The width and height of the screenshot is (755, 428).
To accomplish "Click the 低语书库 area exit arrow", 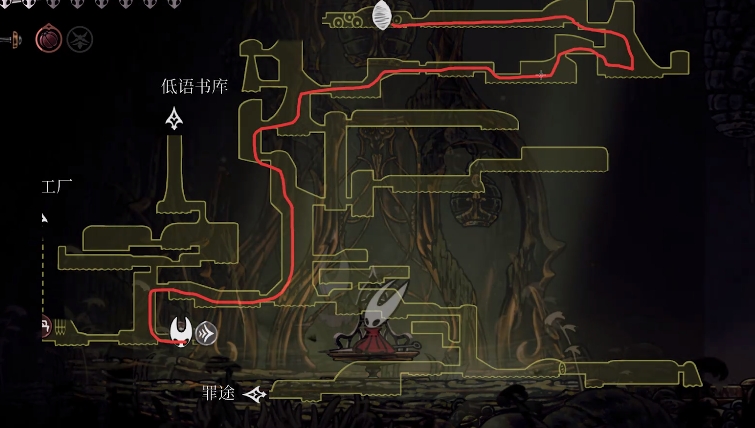I will click(175, 120).
